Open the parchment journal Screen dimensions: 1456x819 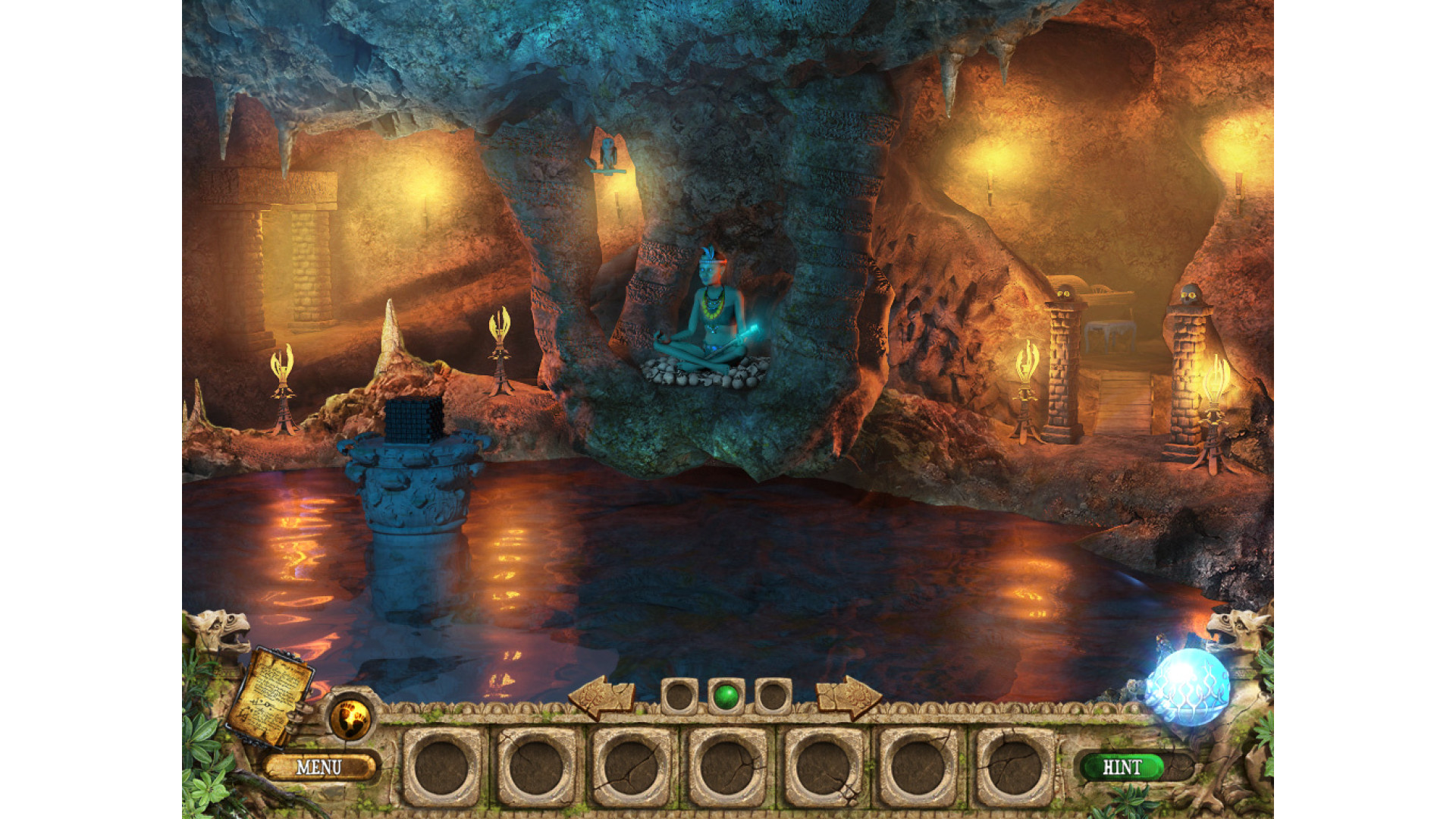tap(271, 695)
